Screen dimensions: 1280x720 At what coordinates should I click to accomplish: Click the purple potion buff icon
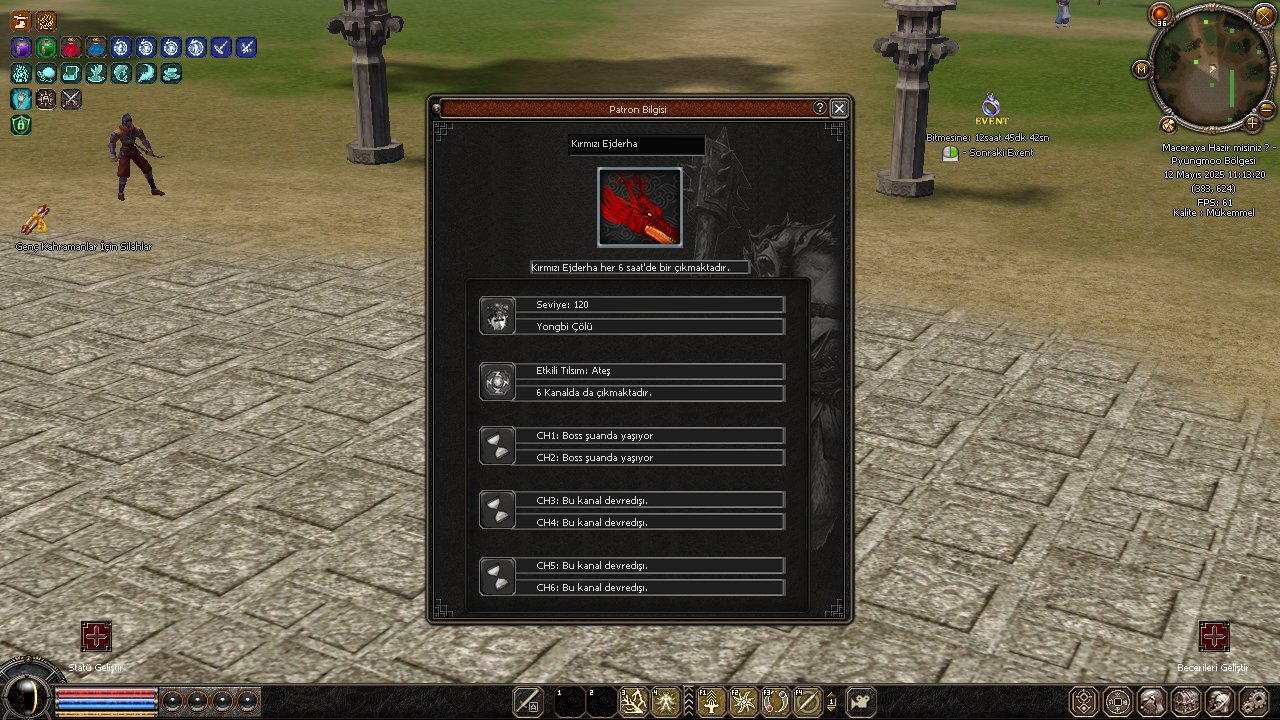(21, 47)
